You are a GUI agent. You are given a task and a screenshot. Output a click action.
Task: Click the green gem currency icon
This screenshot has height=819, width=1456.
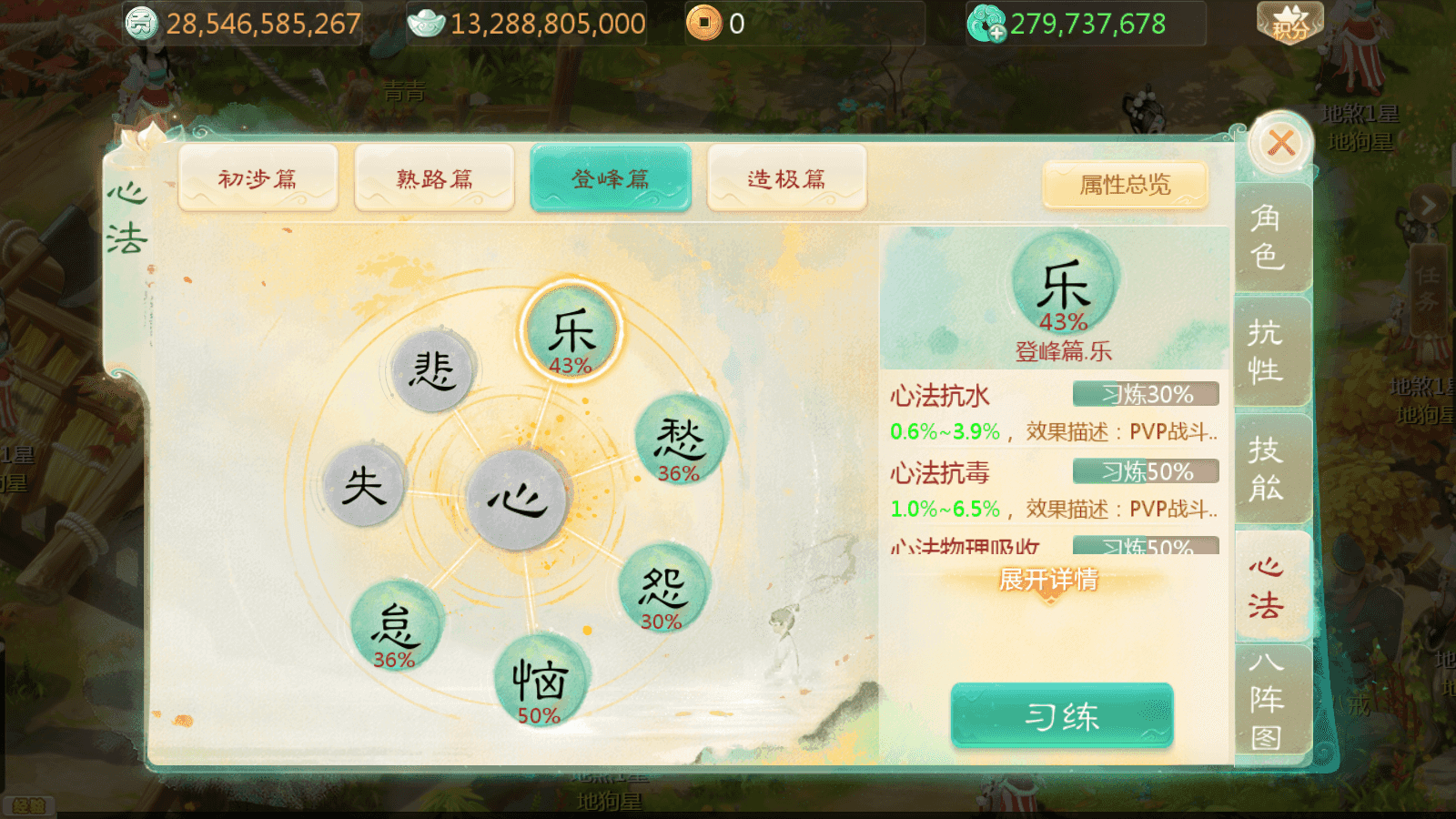[985, 23]
